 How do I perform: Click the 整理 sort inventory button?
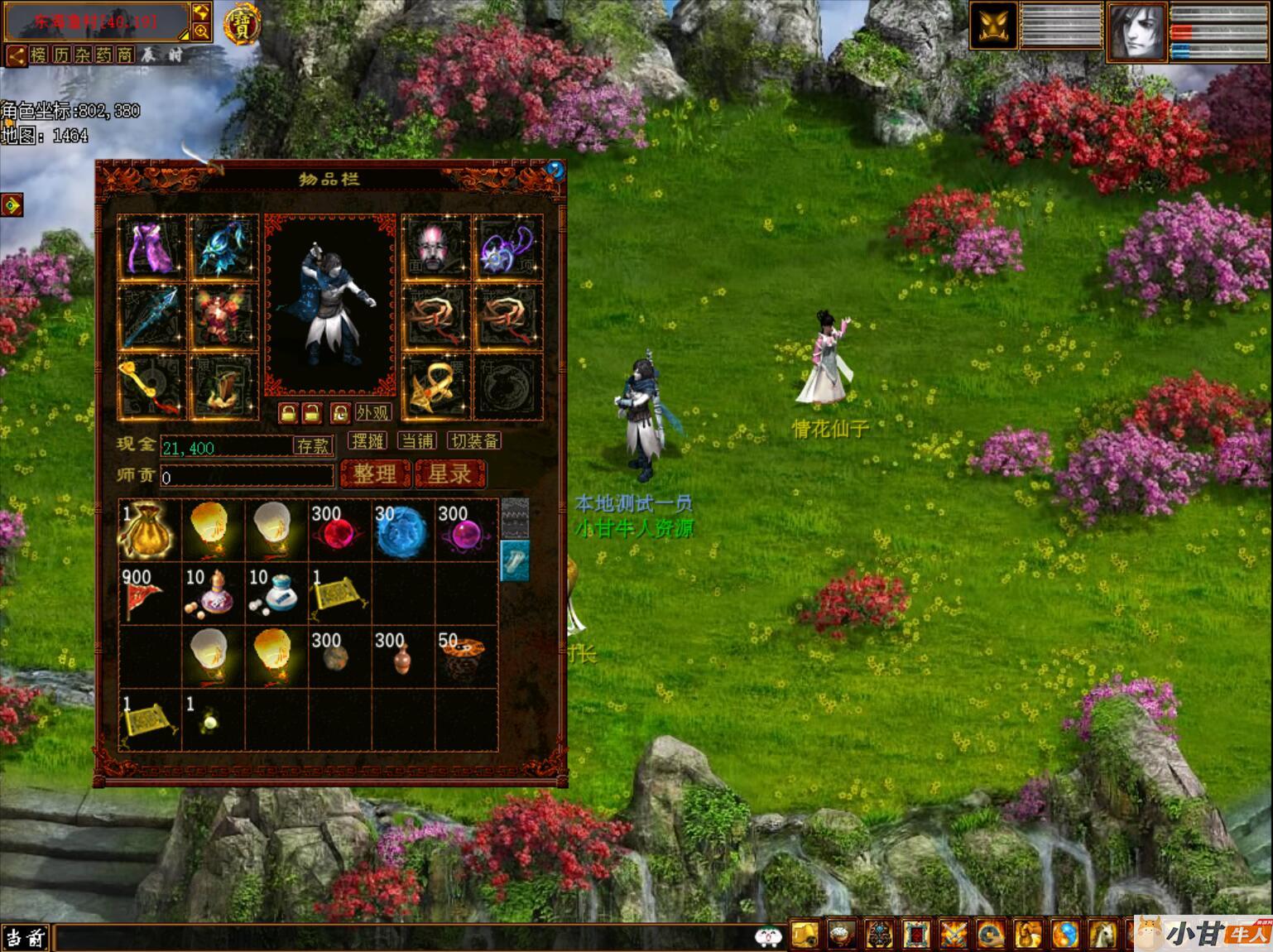375,474
